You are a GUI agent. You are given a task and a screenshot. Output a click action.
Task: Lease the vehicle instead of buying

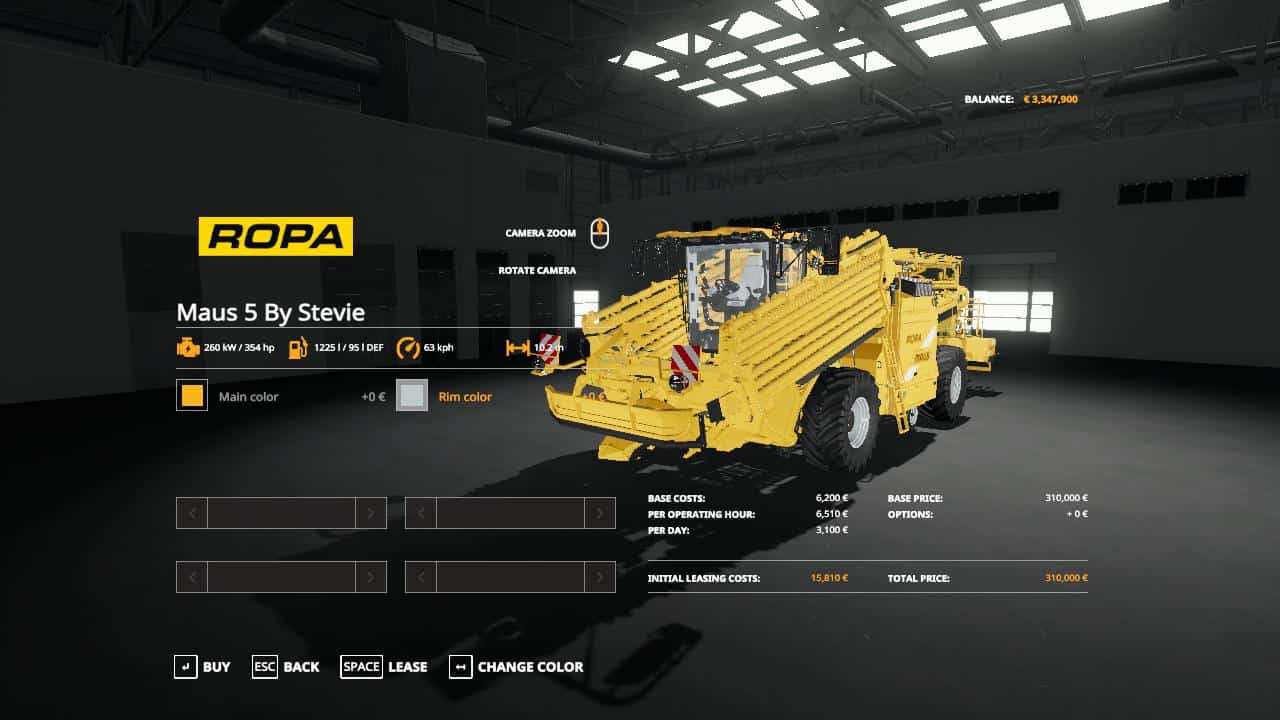(x=384, y=667)
